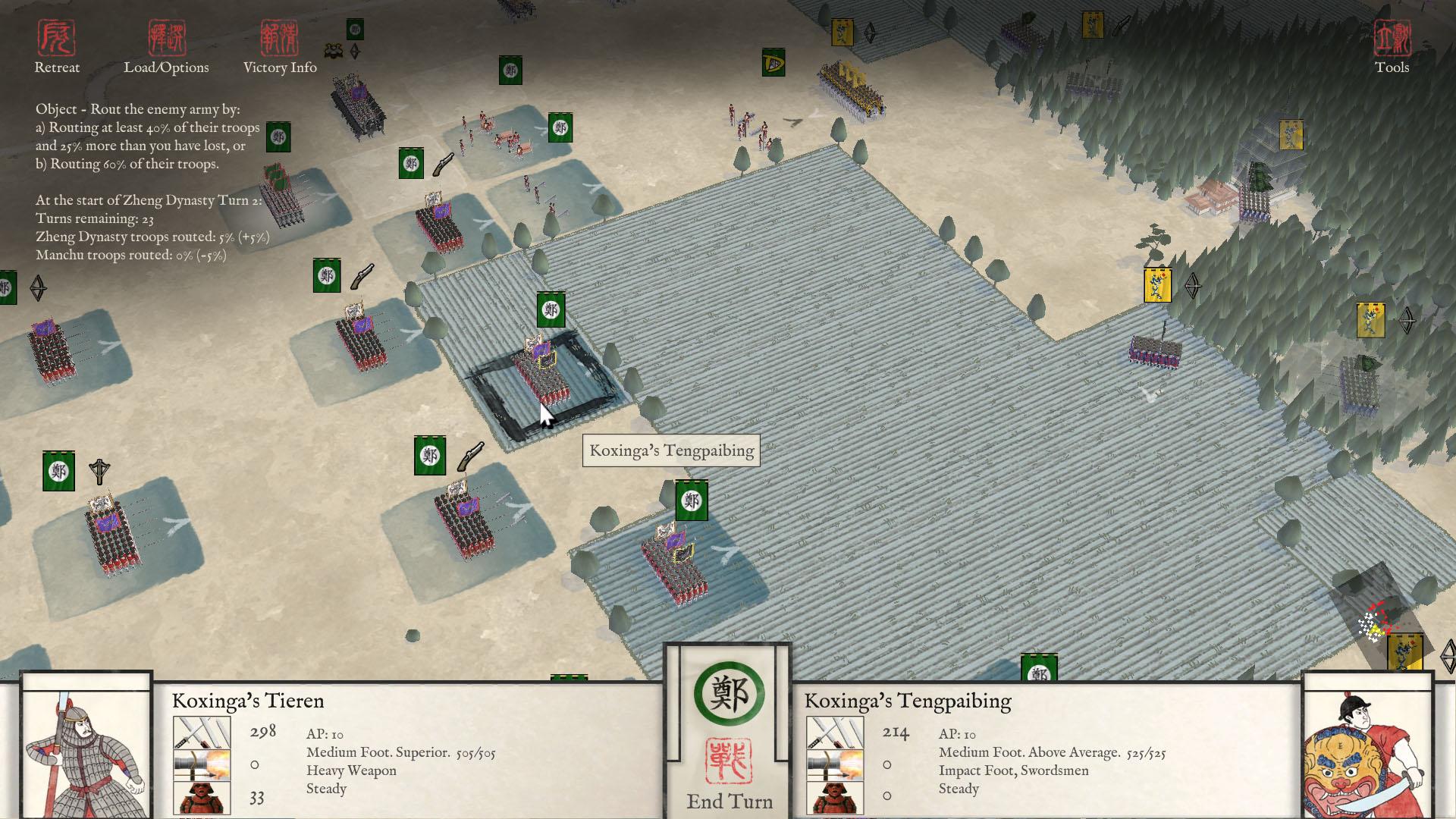
Task: Select the ammo circle in Koxinga's Tieren panel
Action: (254, 764)
